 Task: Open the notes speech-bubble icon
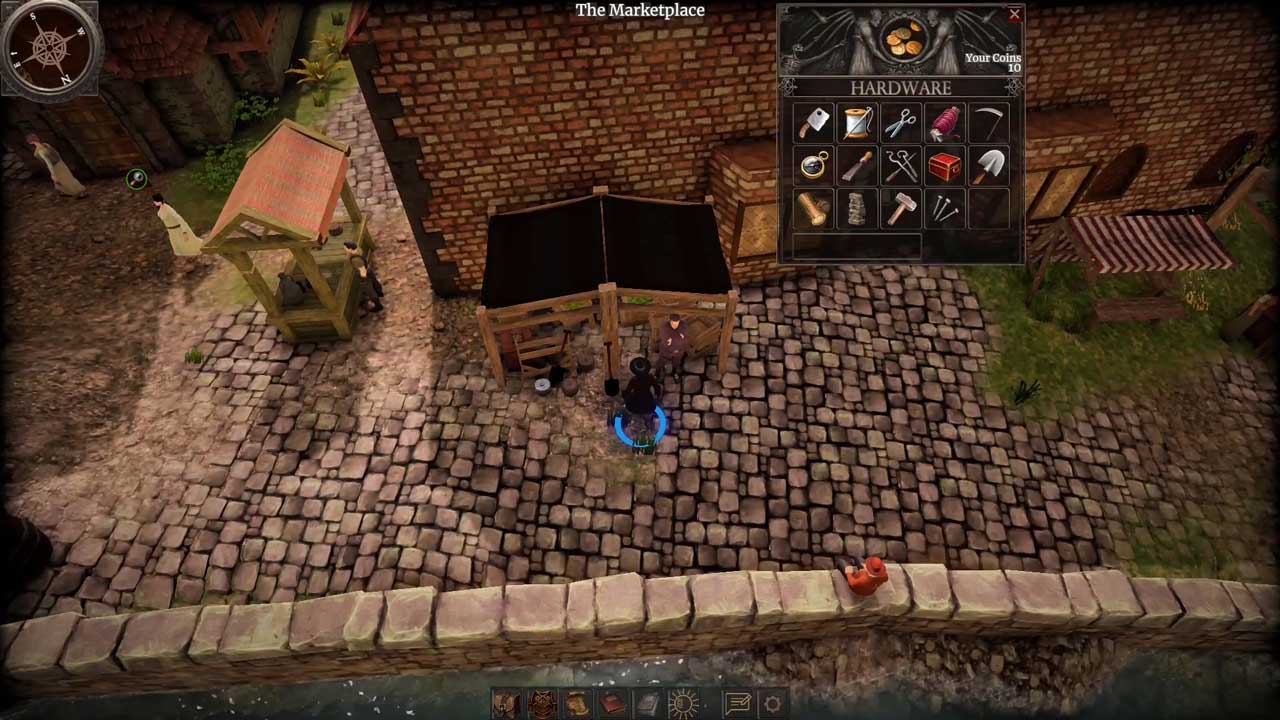(x=738, y=704)
